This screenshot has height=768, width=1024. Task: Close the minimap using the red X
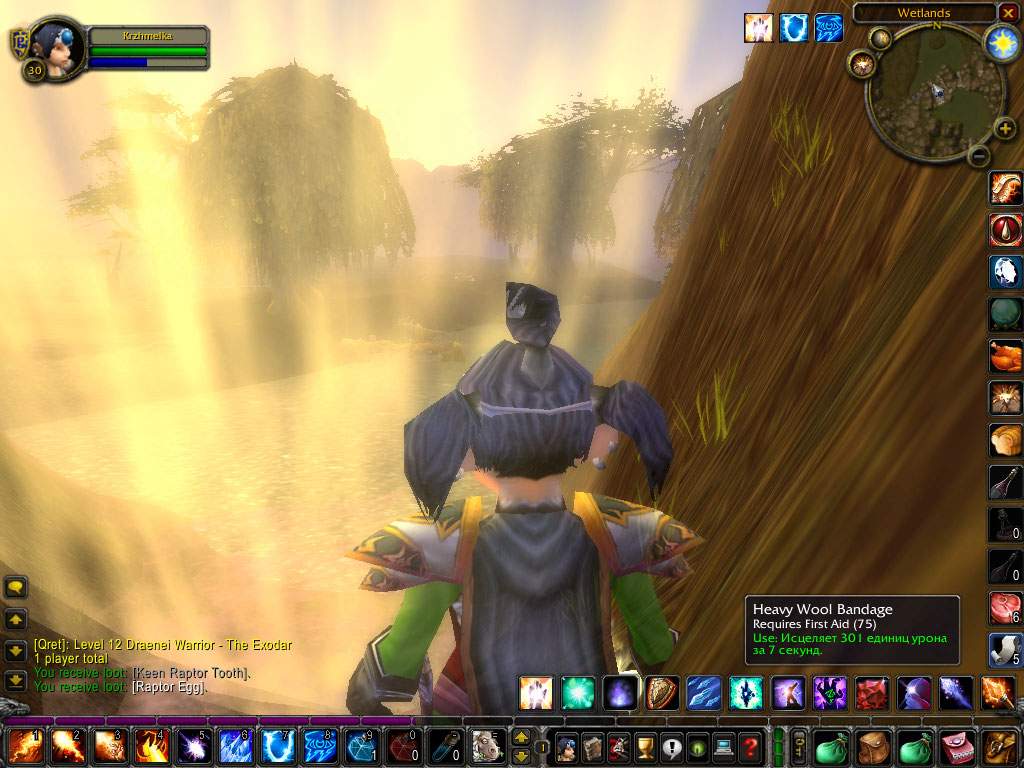coord(1008,12)
